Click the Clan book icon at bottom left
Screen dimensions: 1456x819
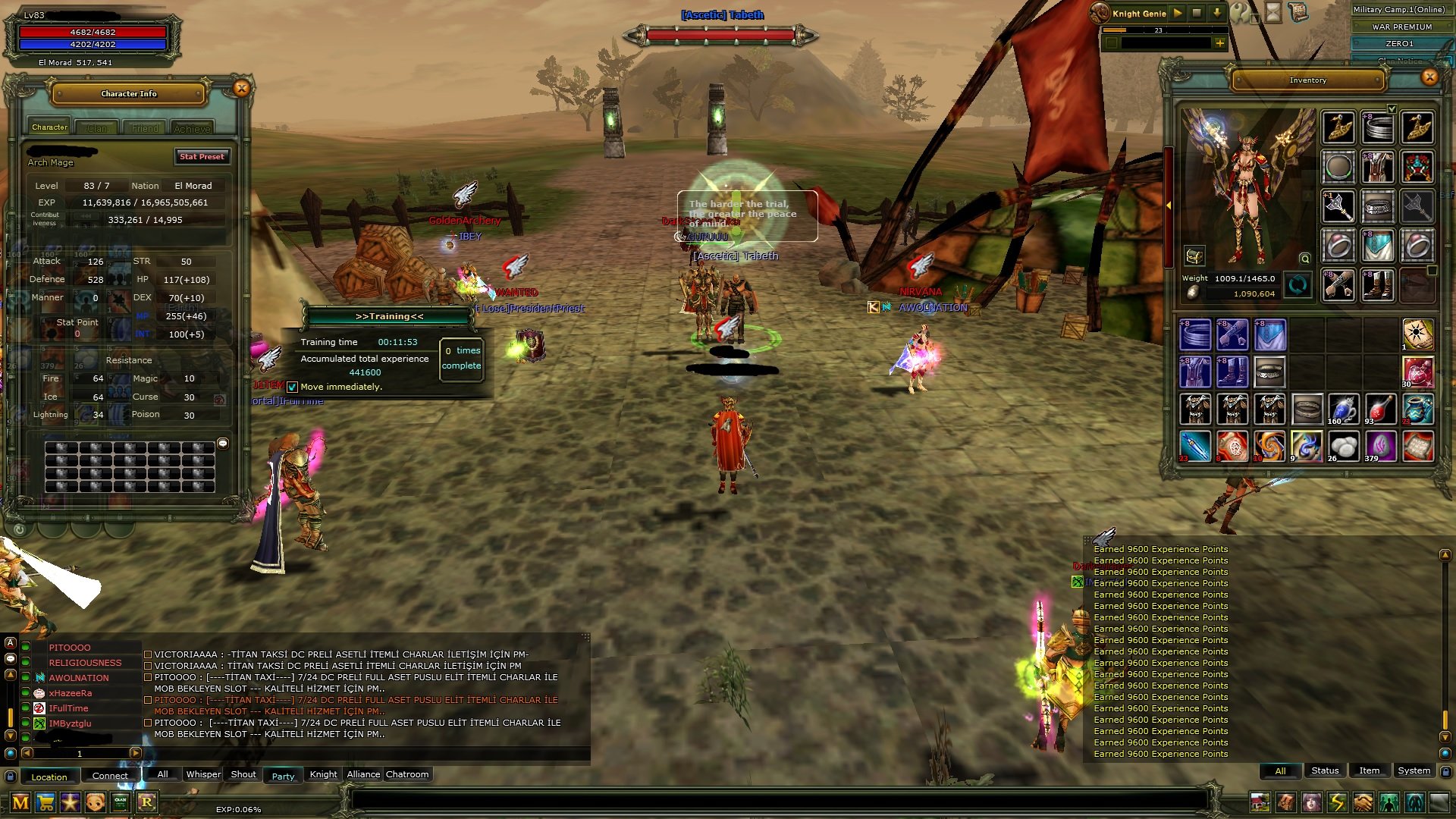[121, 801]
